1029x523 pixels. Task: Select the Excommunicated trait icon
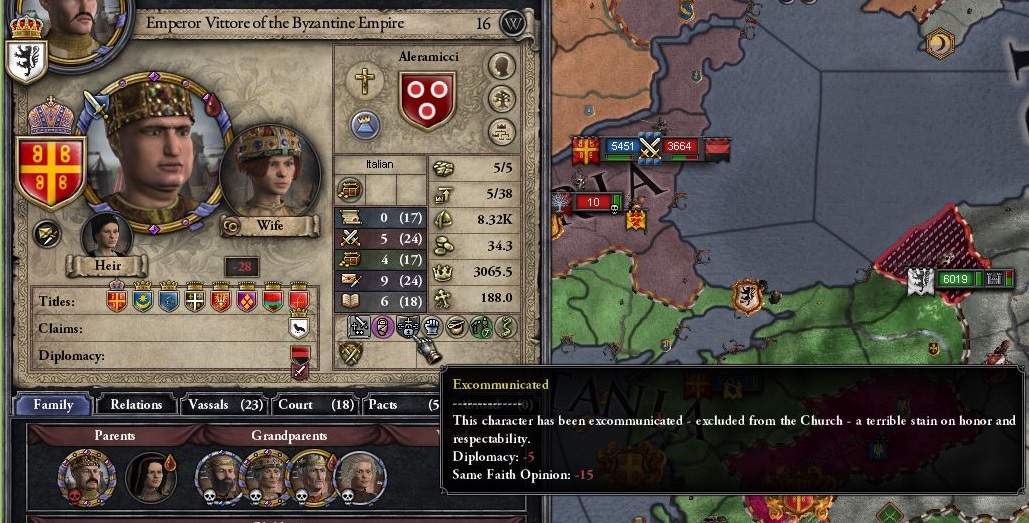click(408, 326)
